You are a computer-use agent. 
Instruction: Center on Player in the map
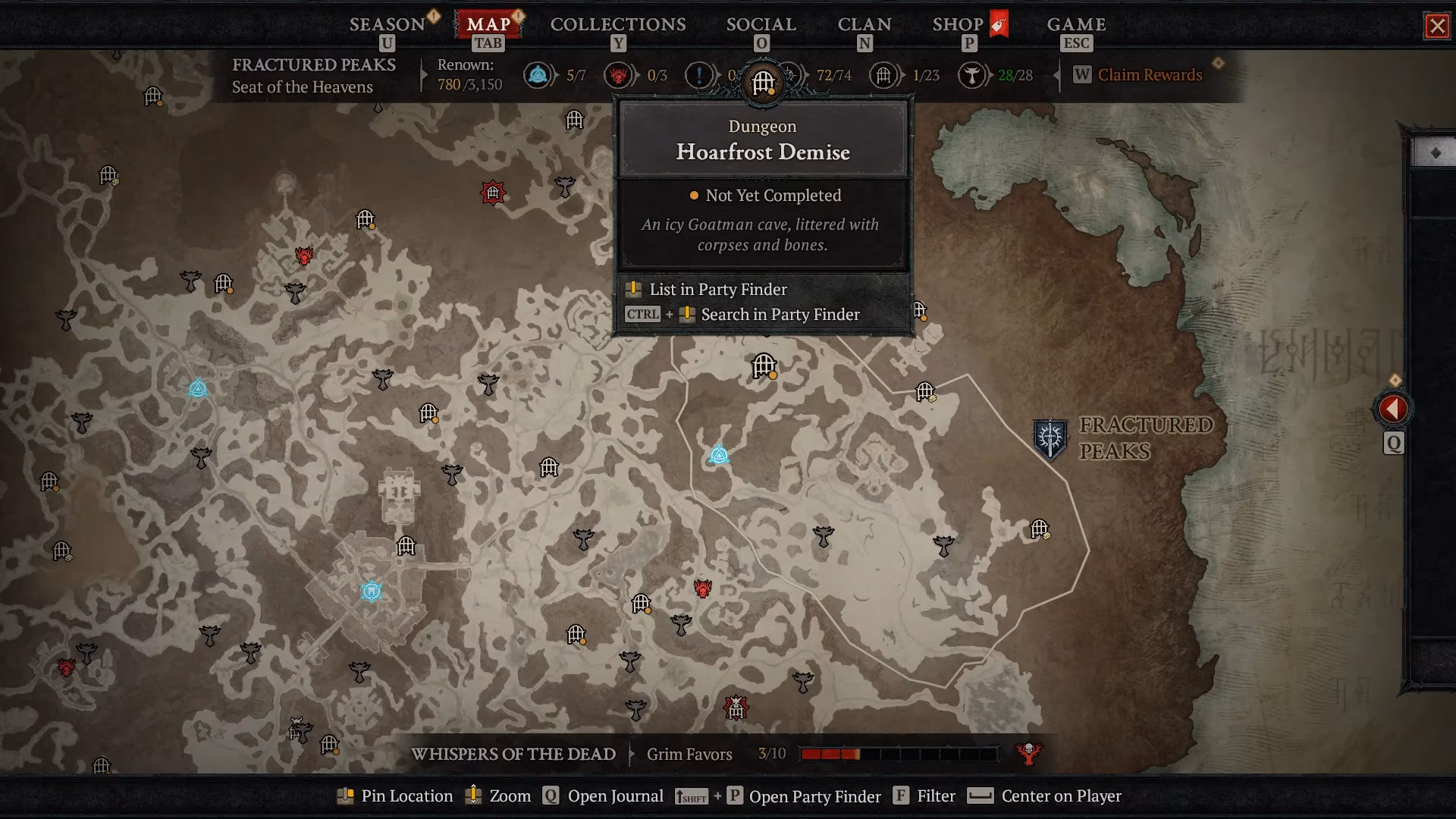tap(1060, 796)
